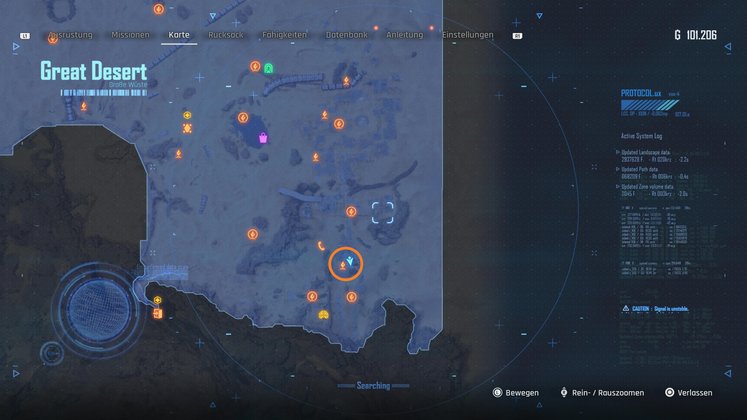Select the Karte tab
The image size is (747, 420).
(x=180, y=35)
